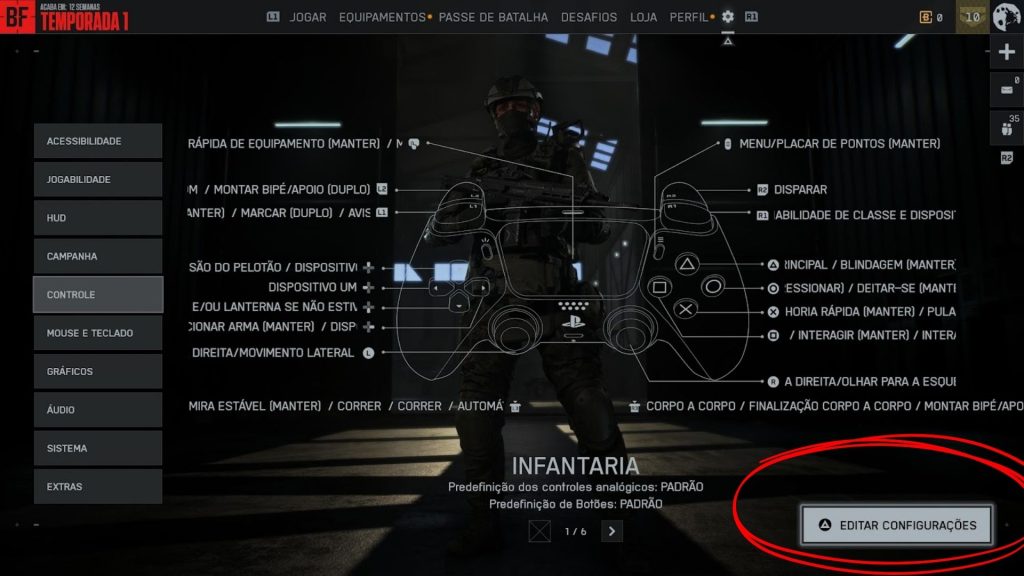
Task: Select the Extras settings category
Action: [x=97, y=487]
